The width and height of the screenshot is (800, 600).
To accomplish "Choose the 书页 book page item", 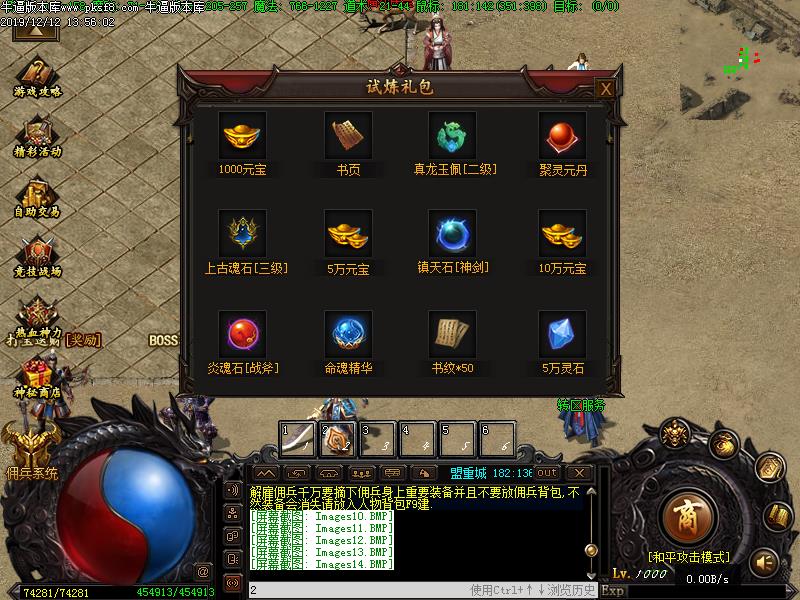I will coord(348,135).
